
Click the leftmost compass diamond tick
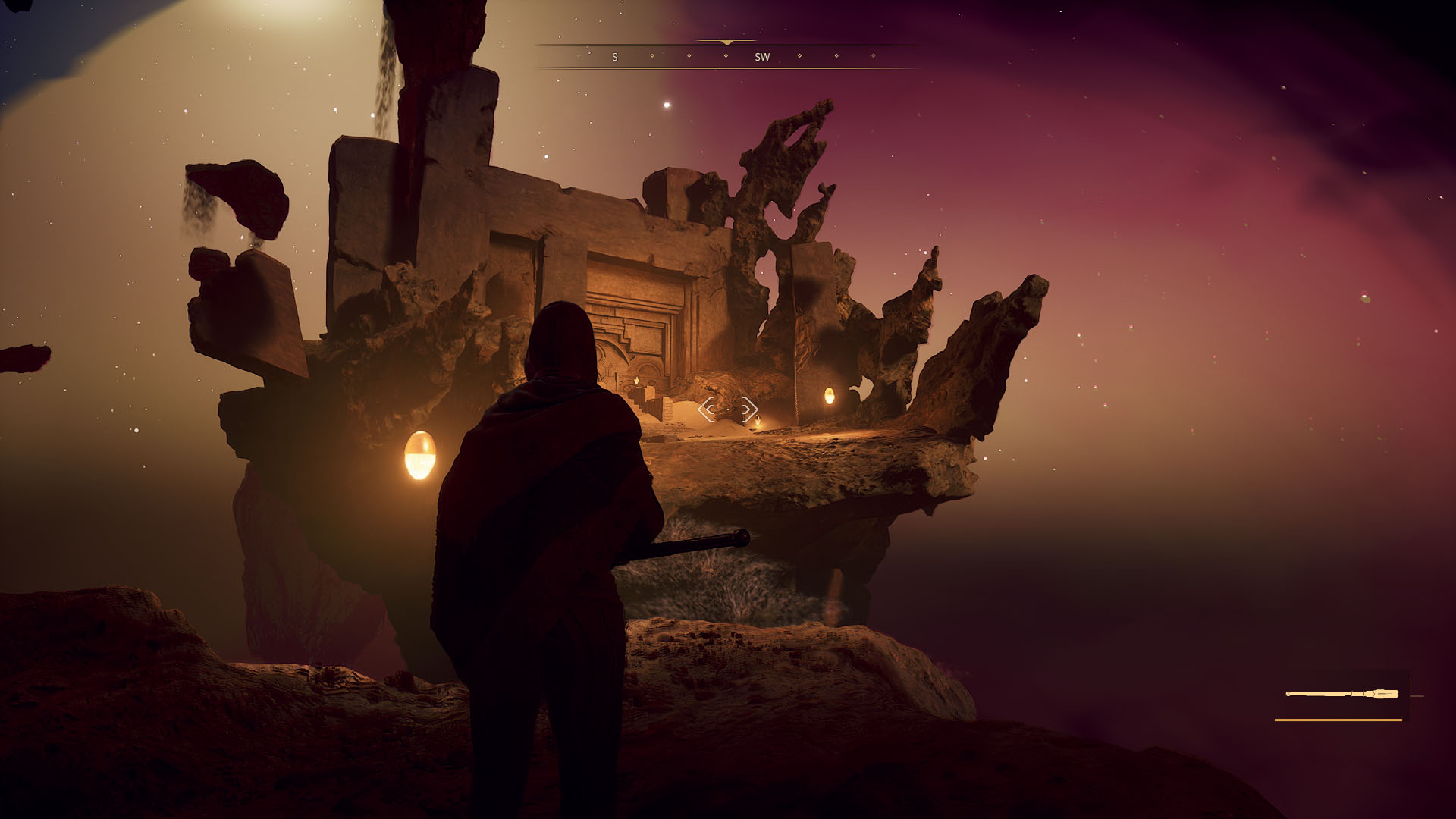pos(578,56)
